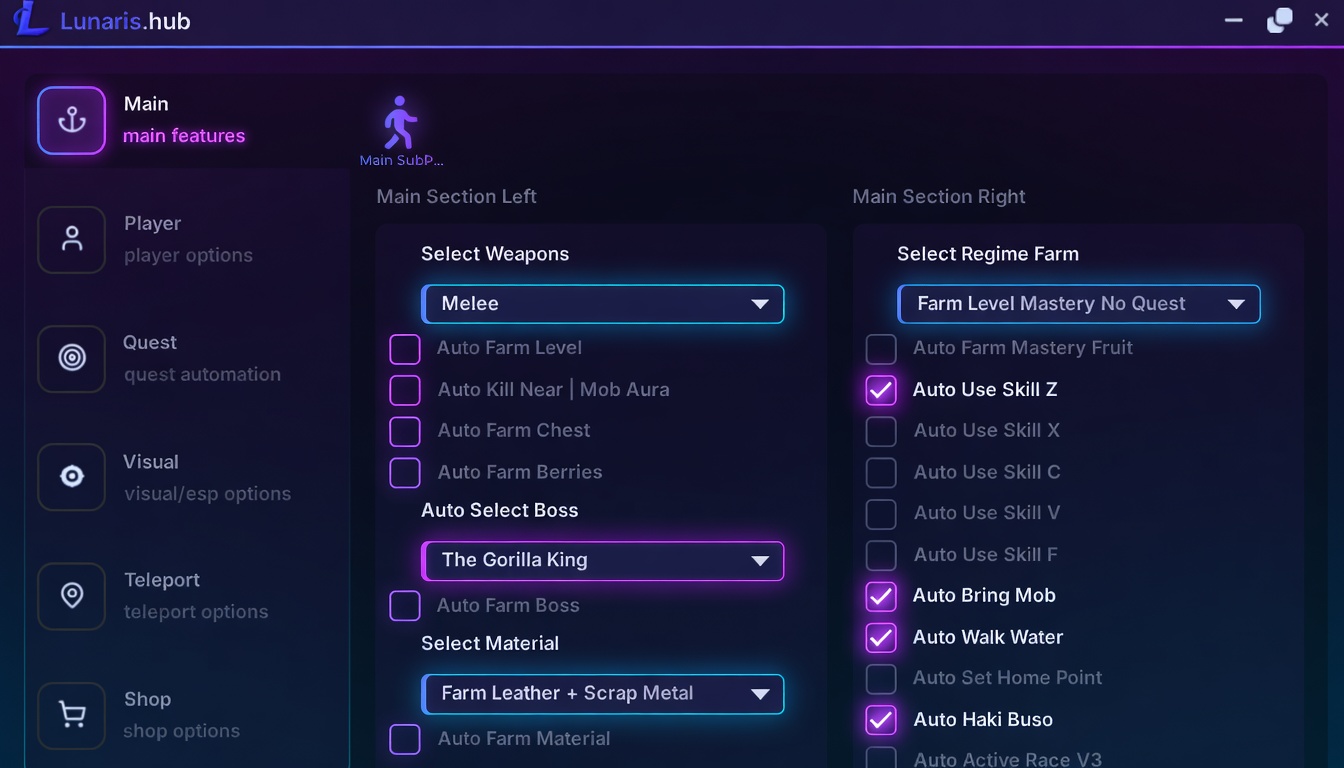Minimize the Lunaris.hub window
1344x768 pixels.
(1234, 20)
